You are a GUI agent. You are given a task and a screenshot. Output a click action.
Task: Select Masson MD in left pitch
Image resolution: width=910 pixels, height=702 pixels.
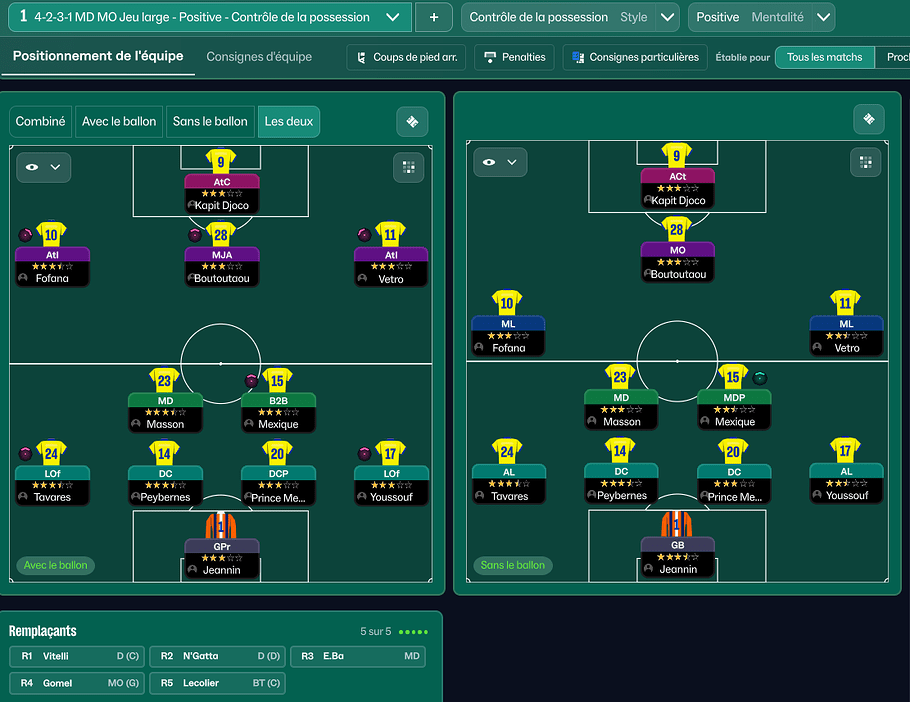pos(165,412)
